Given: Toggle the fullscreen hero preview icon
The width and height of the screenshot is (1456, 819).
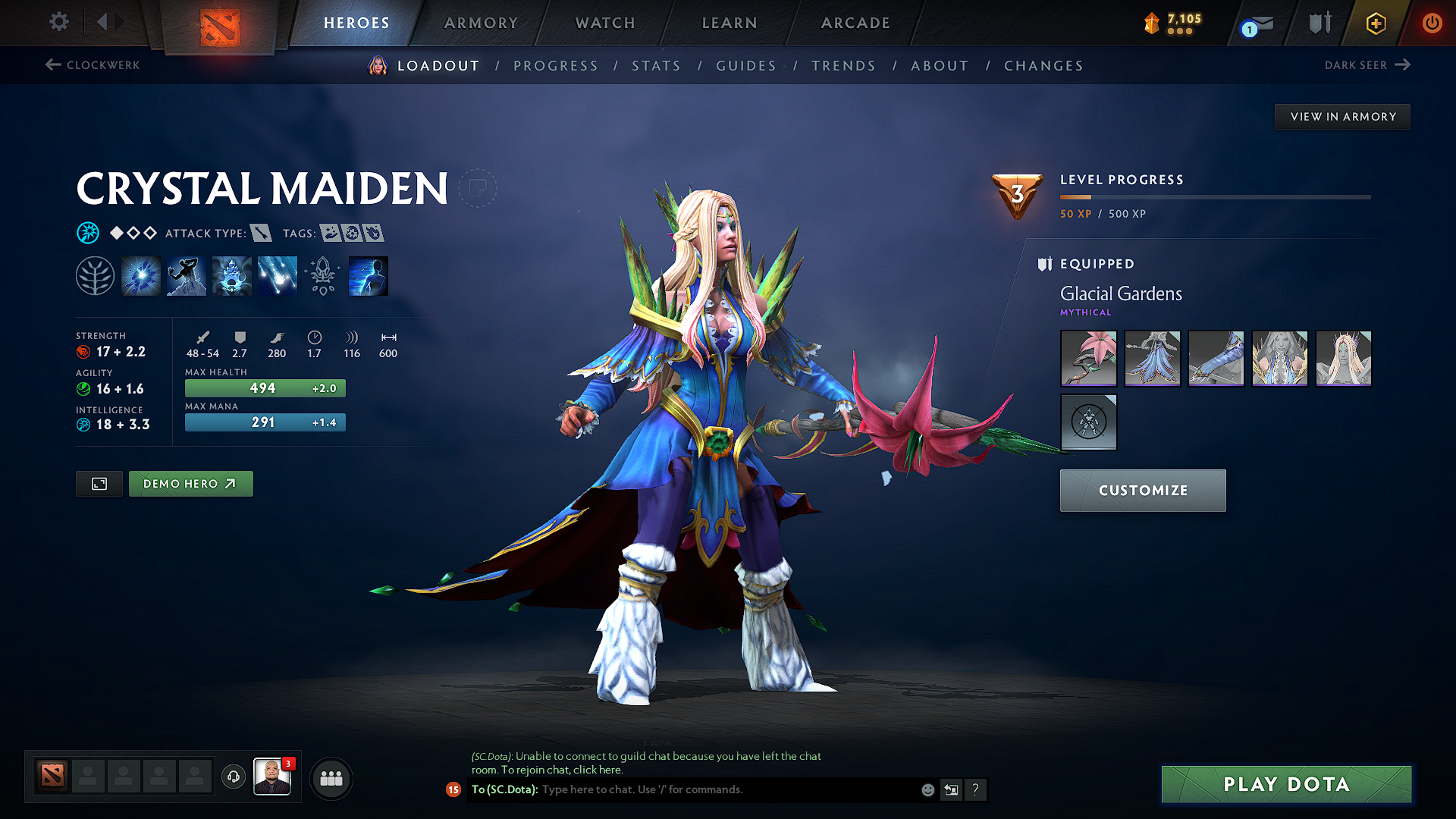Looking at the screenshot, I should 99,483.
